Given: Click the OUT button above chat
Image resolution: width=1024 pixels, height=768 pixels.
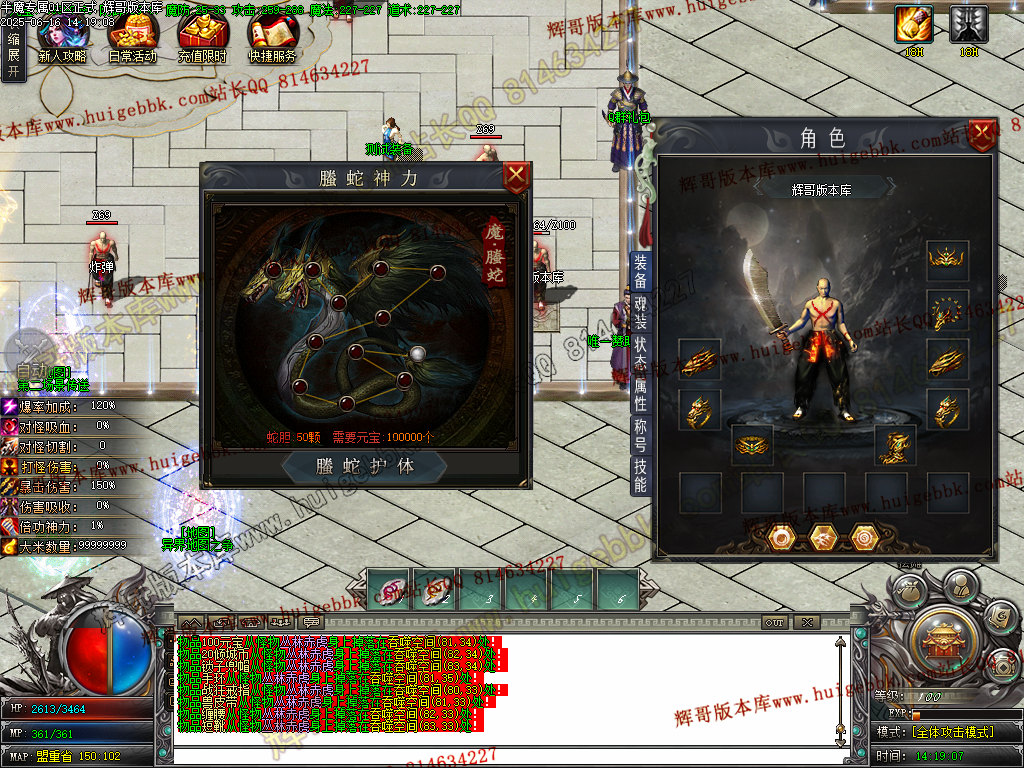Looking at the screenshot, I should point(775,622).
